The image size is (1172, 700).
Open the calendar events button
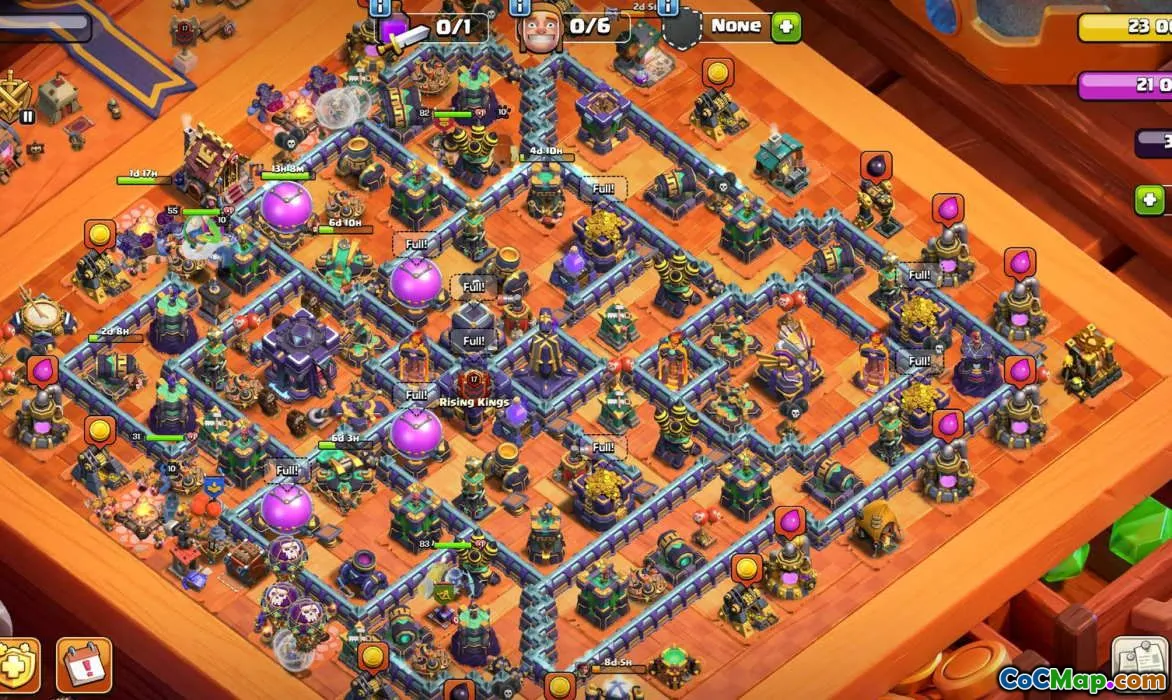pos(84,665)
